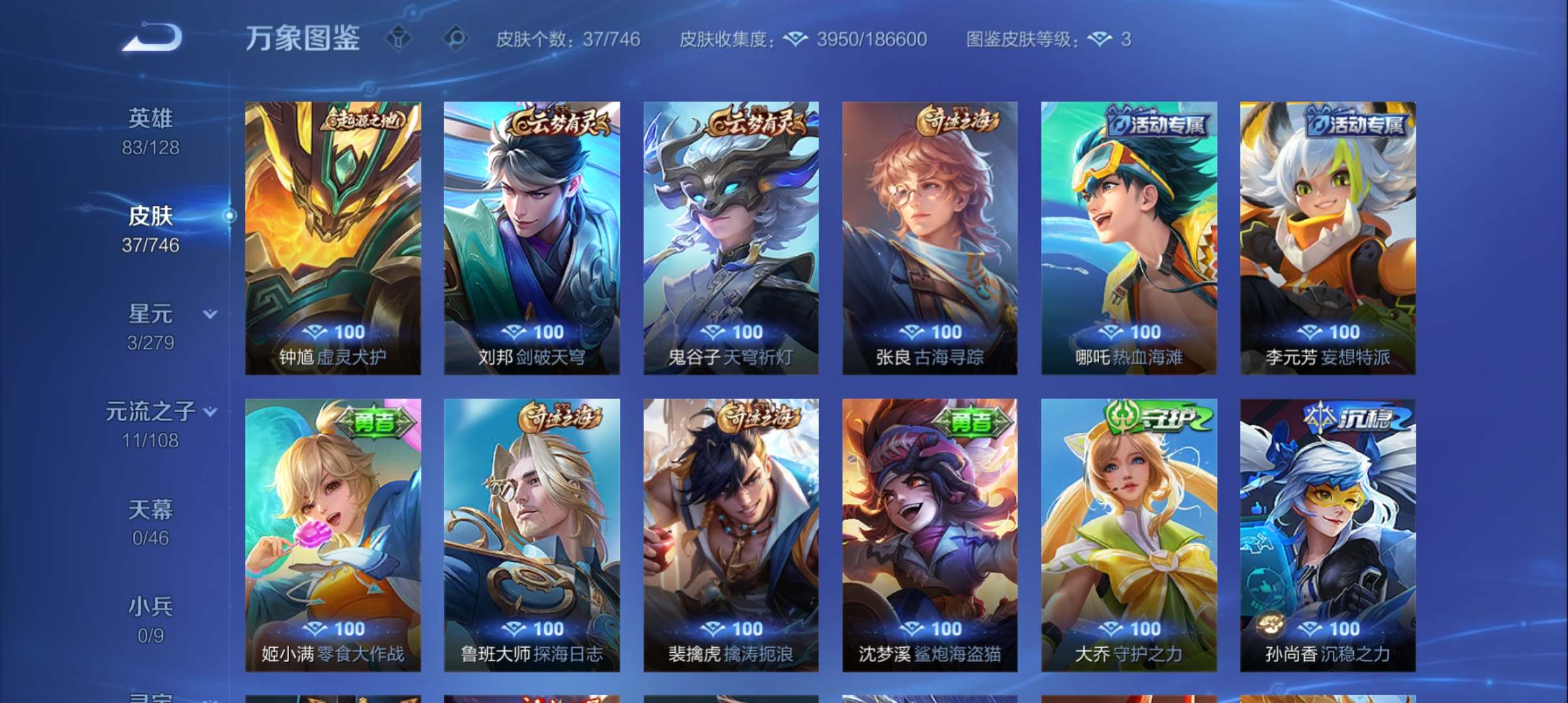Click the diamond emblem next to 图鉴皮肤等级
The width and height of the screenshot is (1568, 703).
click(1099, 39)
